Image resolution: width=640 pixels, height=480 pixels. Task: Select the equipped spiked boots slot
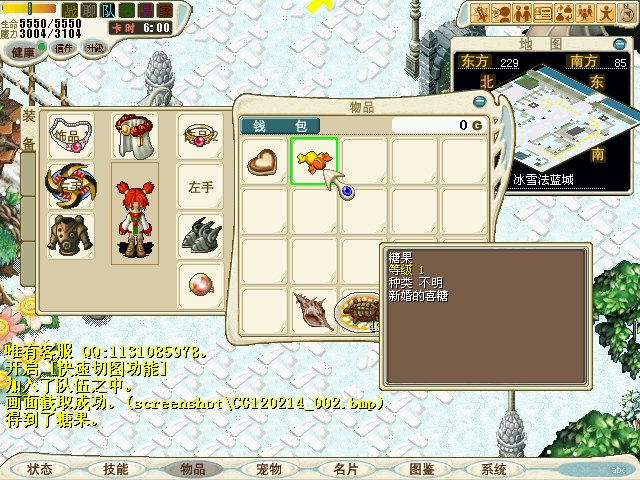[x=201, y=236]
